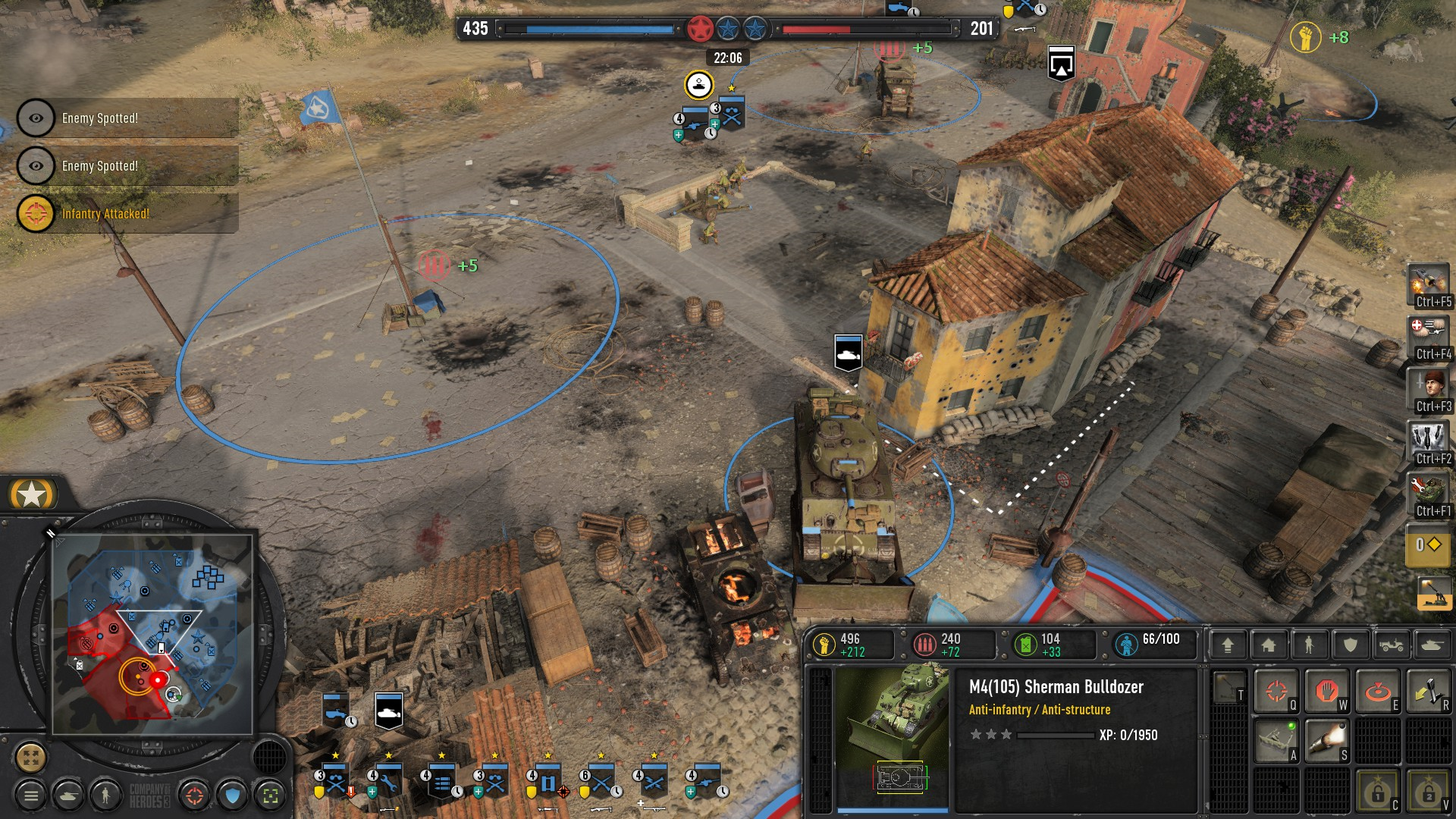Open the hamburger game menu button
Image resolution: width=1456 pixels, height=819 pixels.
point(31,795)
